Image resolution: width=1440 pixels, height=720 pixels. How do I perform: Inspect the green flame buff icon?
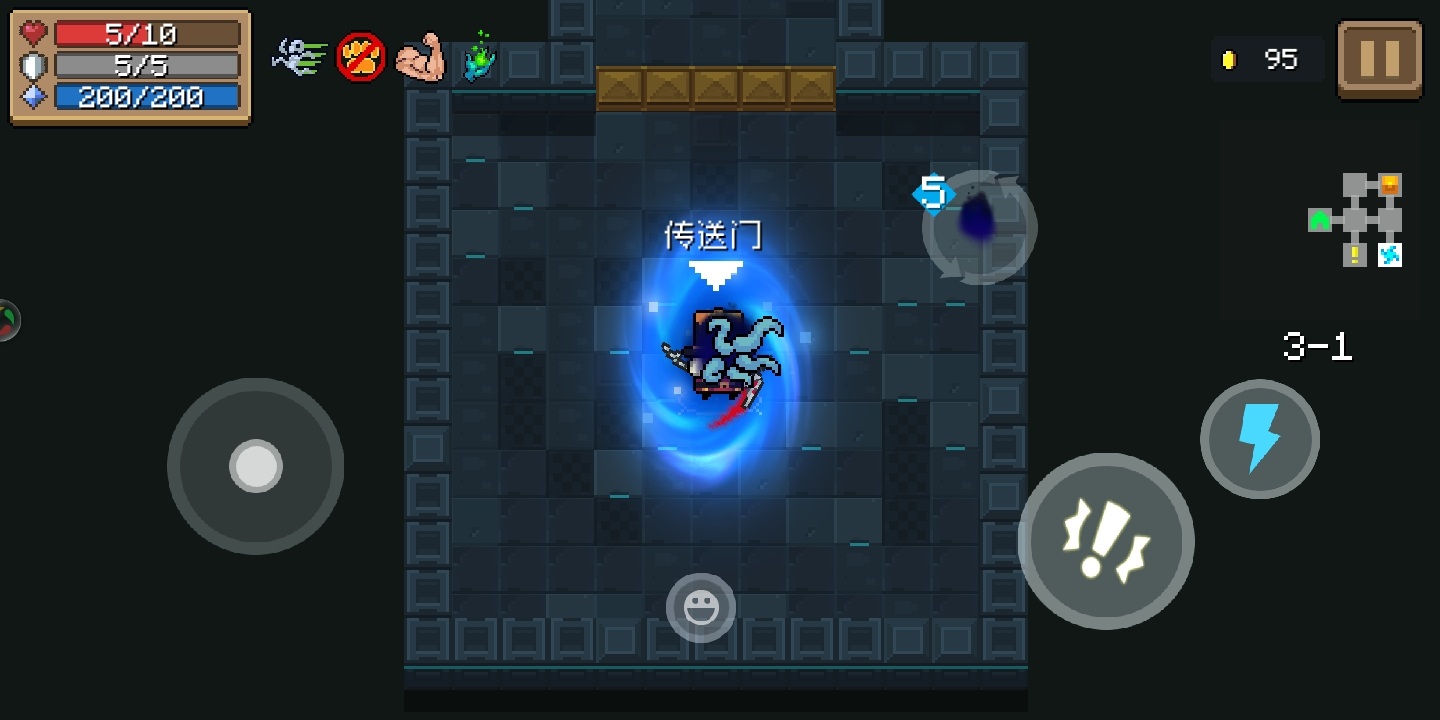click(x=480, y=57)
